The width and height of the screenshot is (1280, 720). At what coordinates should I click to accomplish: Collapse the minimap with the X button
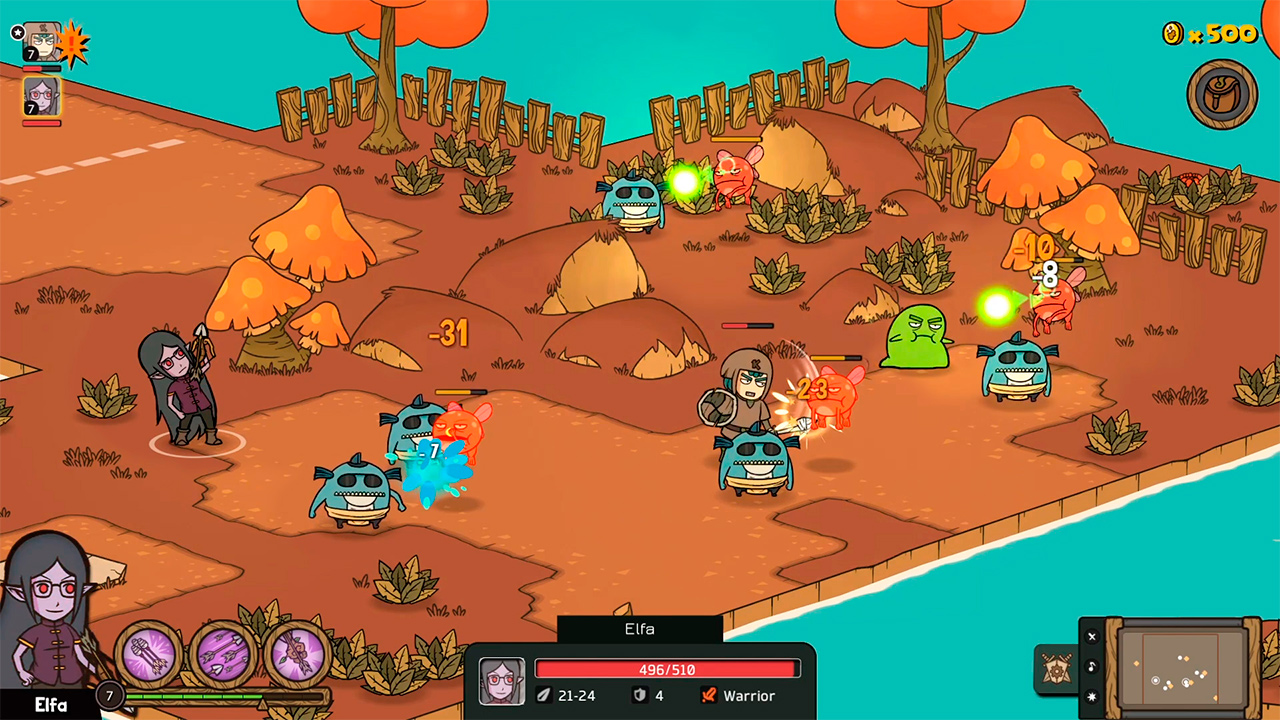click(1092, 637)
